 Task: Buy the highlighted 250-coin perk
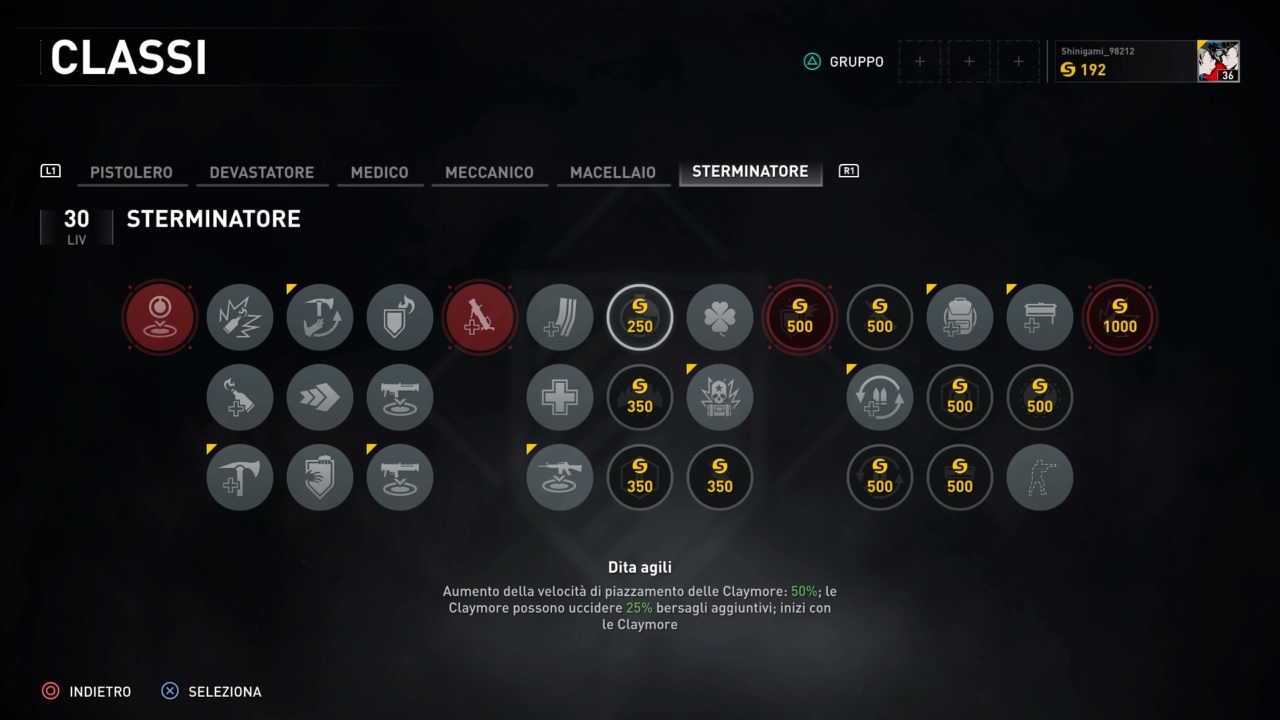coord(640,318)
